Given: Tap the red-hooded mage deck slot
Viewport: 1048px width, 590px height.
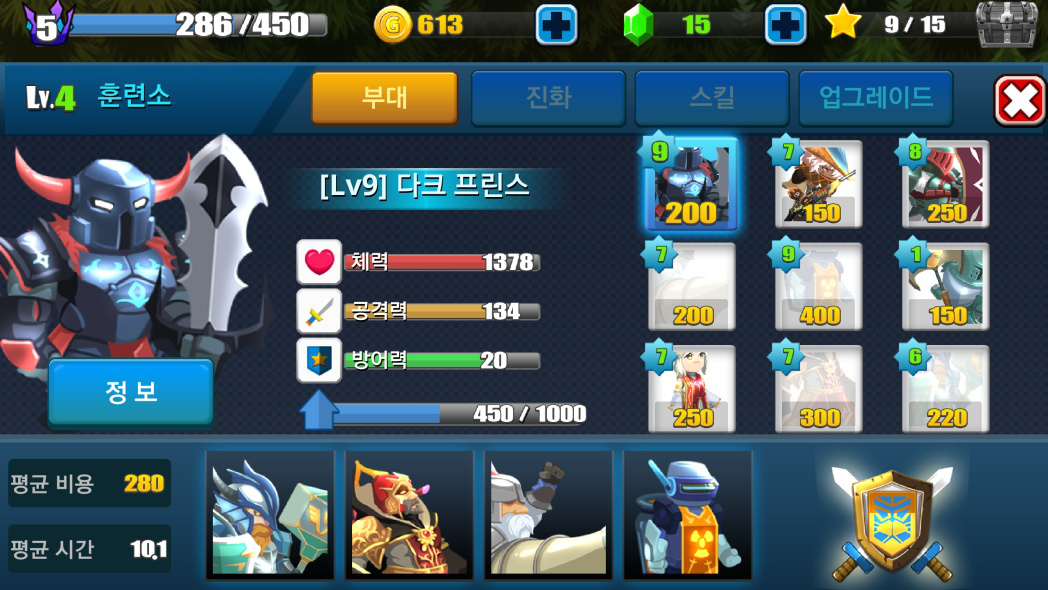Looking at the screenshot, I should pos(409,514).
